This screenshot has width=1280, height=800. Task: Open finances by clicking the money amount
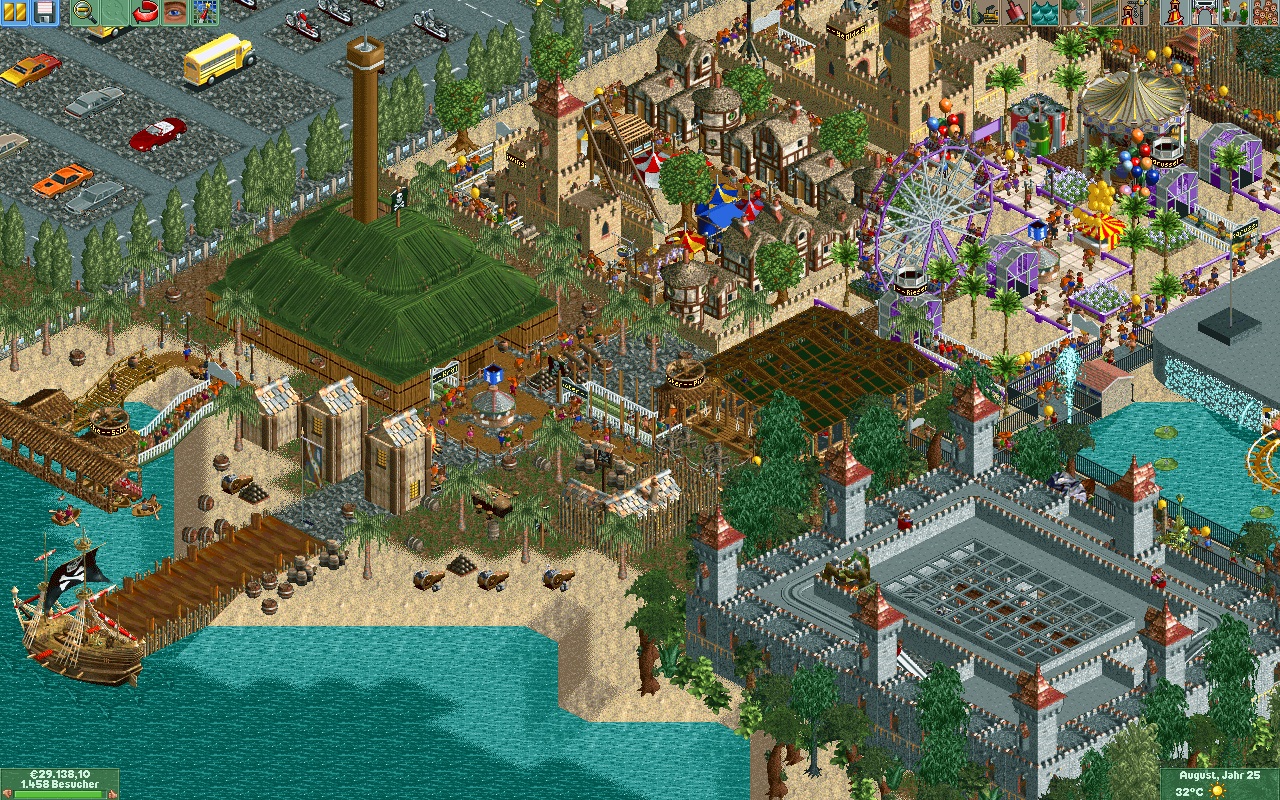coord(60,774)
